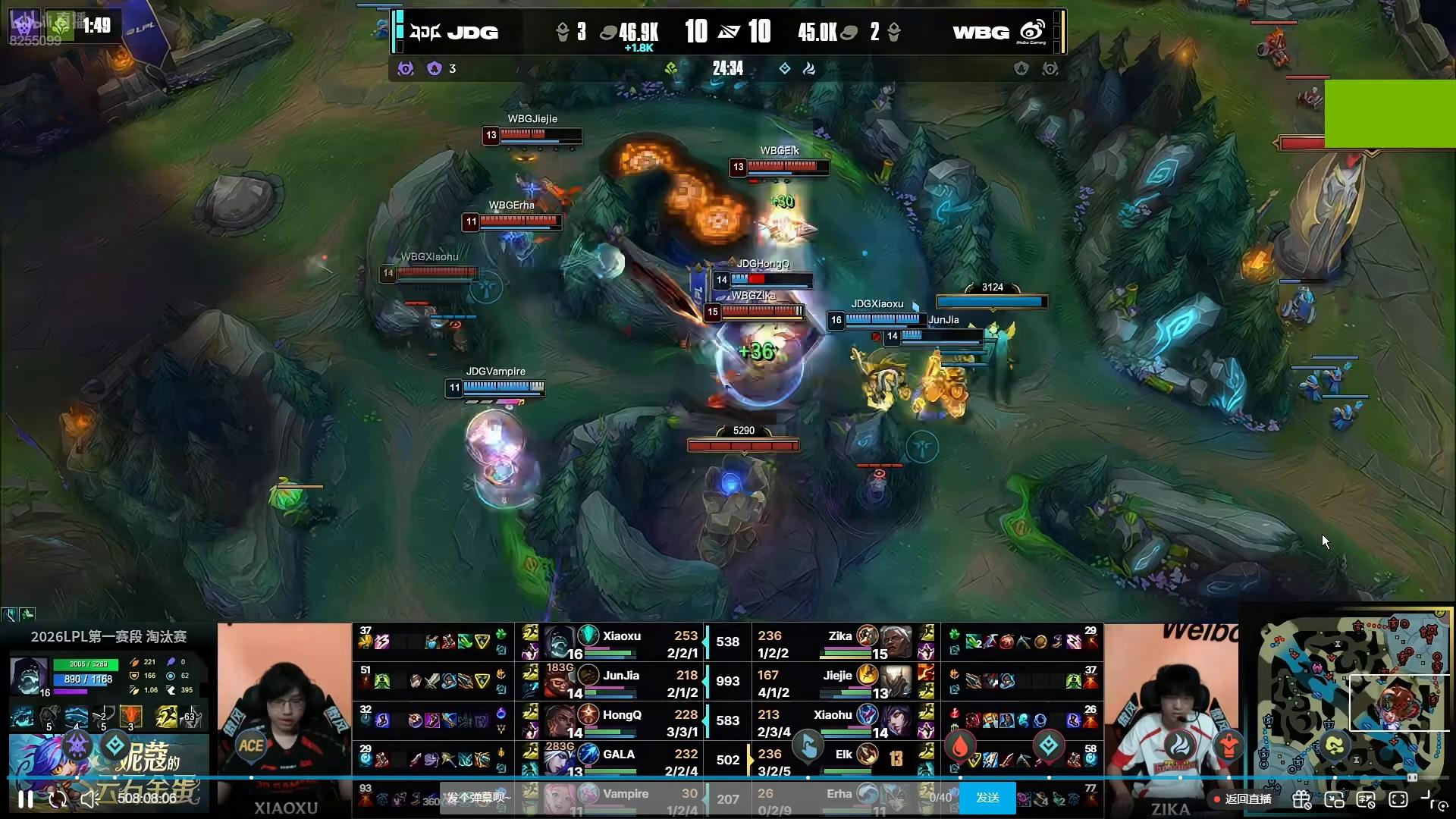Image resolution: width=1456 pixels, height=819 pixels.
Task: Click the hooded champion portrait in the stats panel
Action: coord(29,675)
